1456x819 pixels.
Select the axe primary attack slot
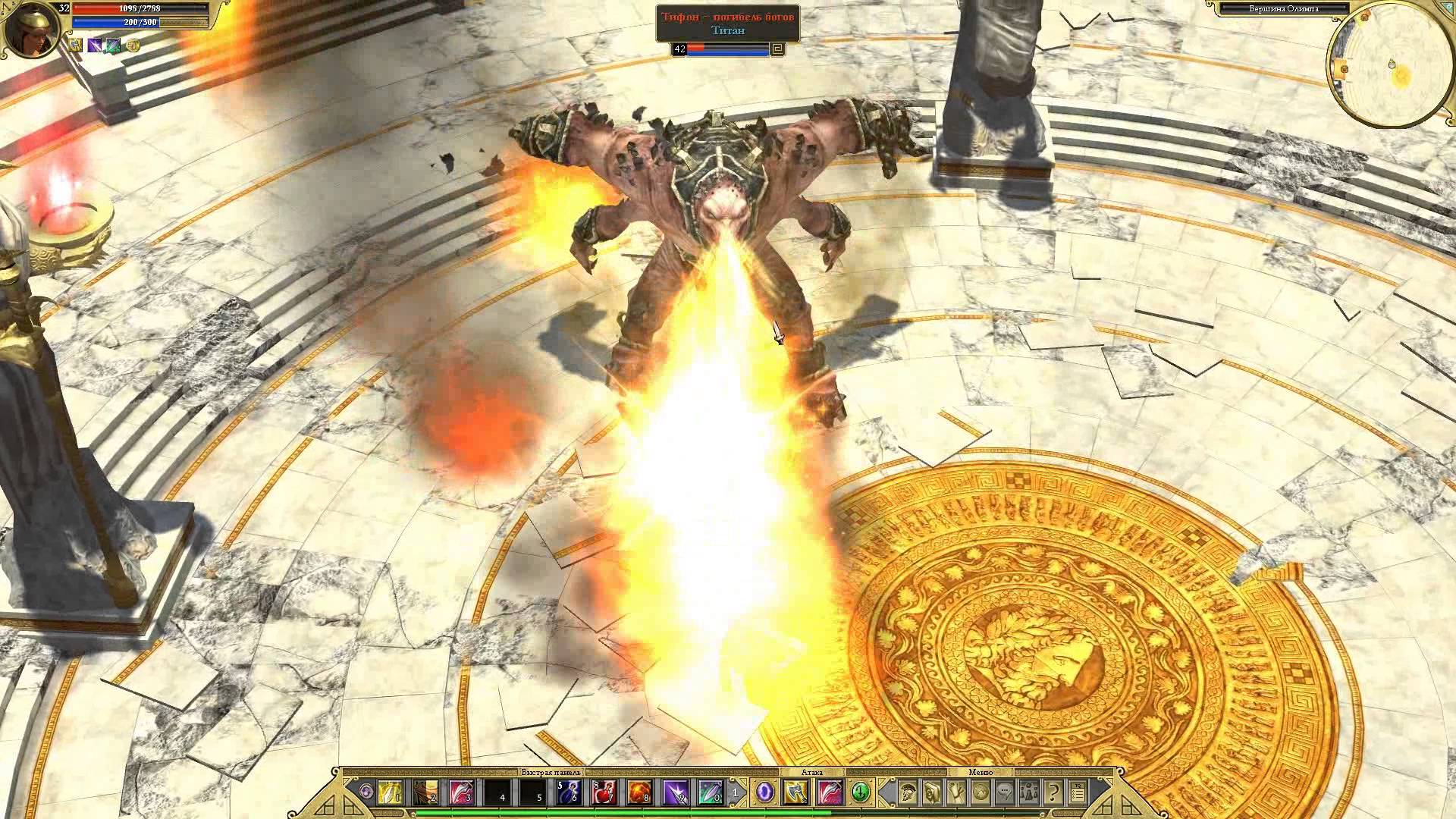(795, 793)
